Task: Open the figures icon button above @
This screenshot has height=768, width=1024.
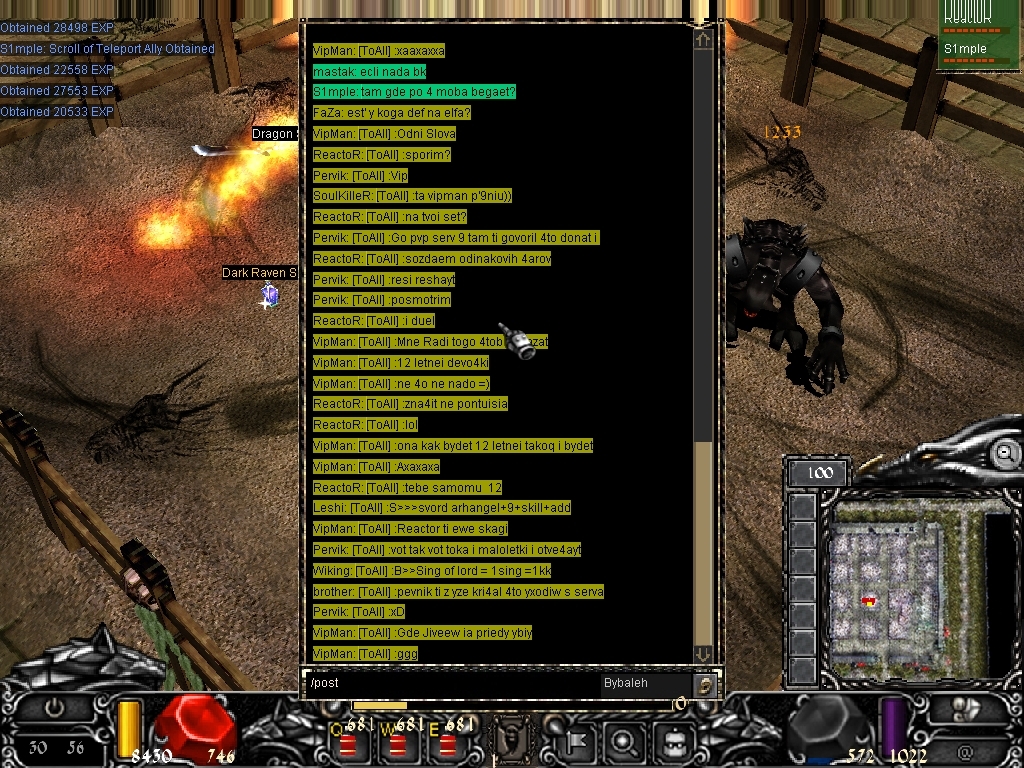Action: (965, 709)
